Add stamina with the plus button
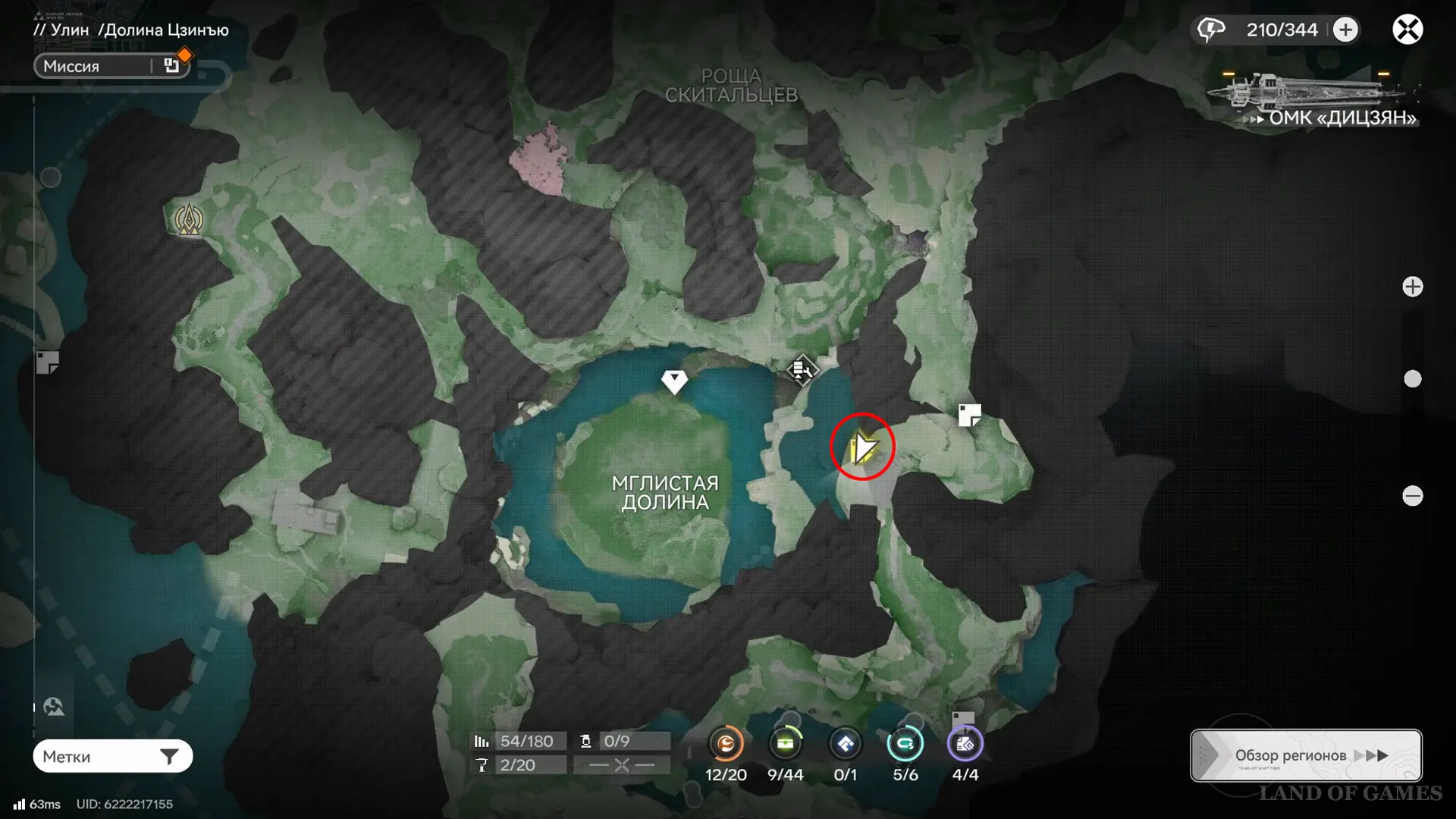This screenshot has width=1456, height=819. [x=1345, y=30]
